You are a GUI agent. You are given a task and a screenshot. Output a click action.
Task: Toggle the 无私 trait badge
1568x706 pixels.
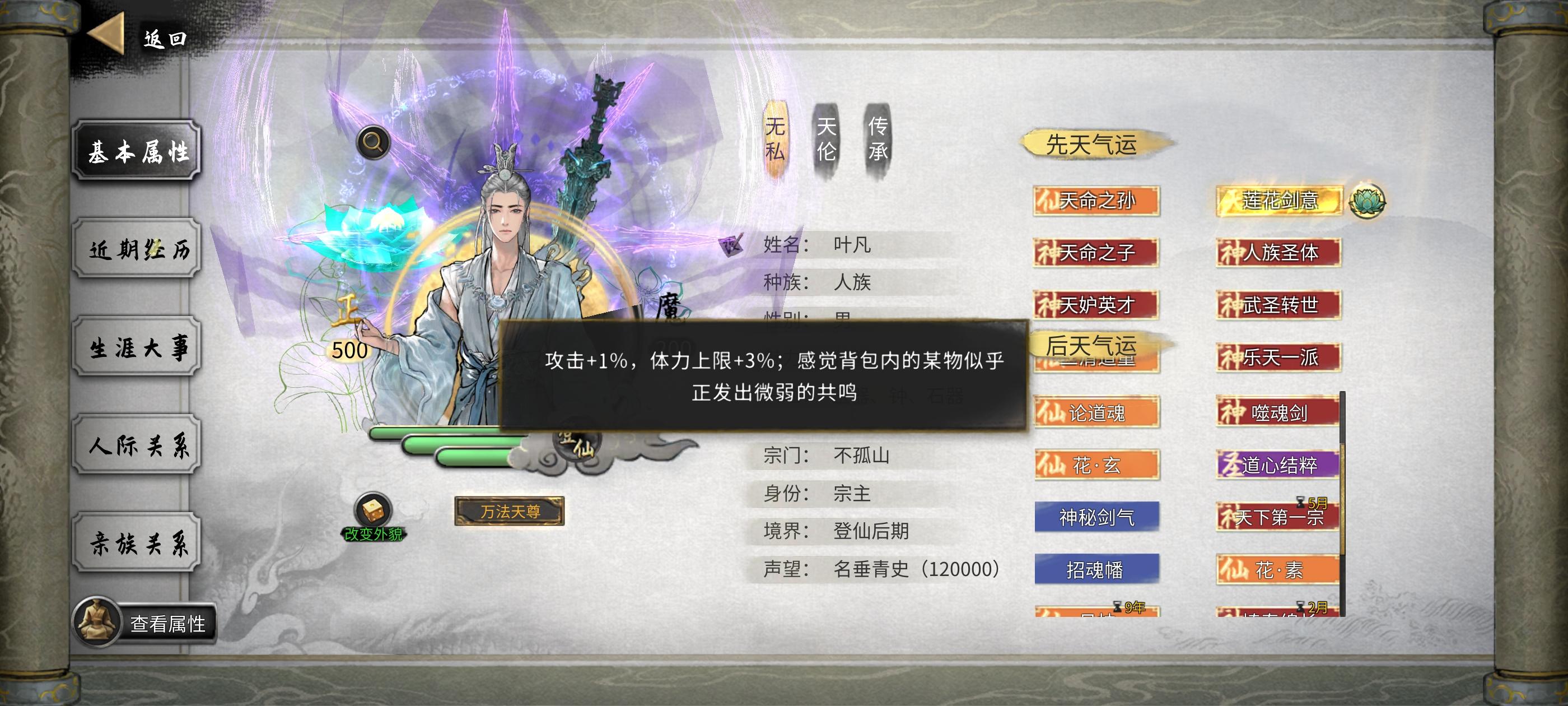[x=774, y=139]
